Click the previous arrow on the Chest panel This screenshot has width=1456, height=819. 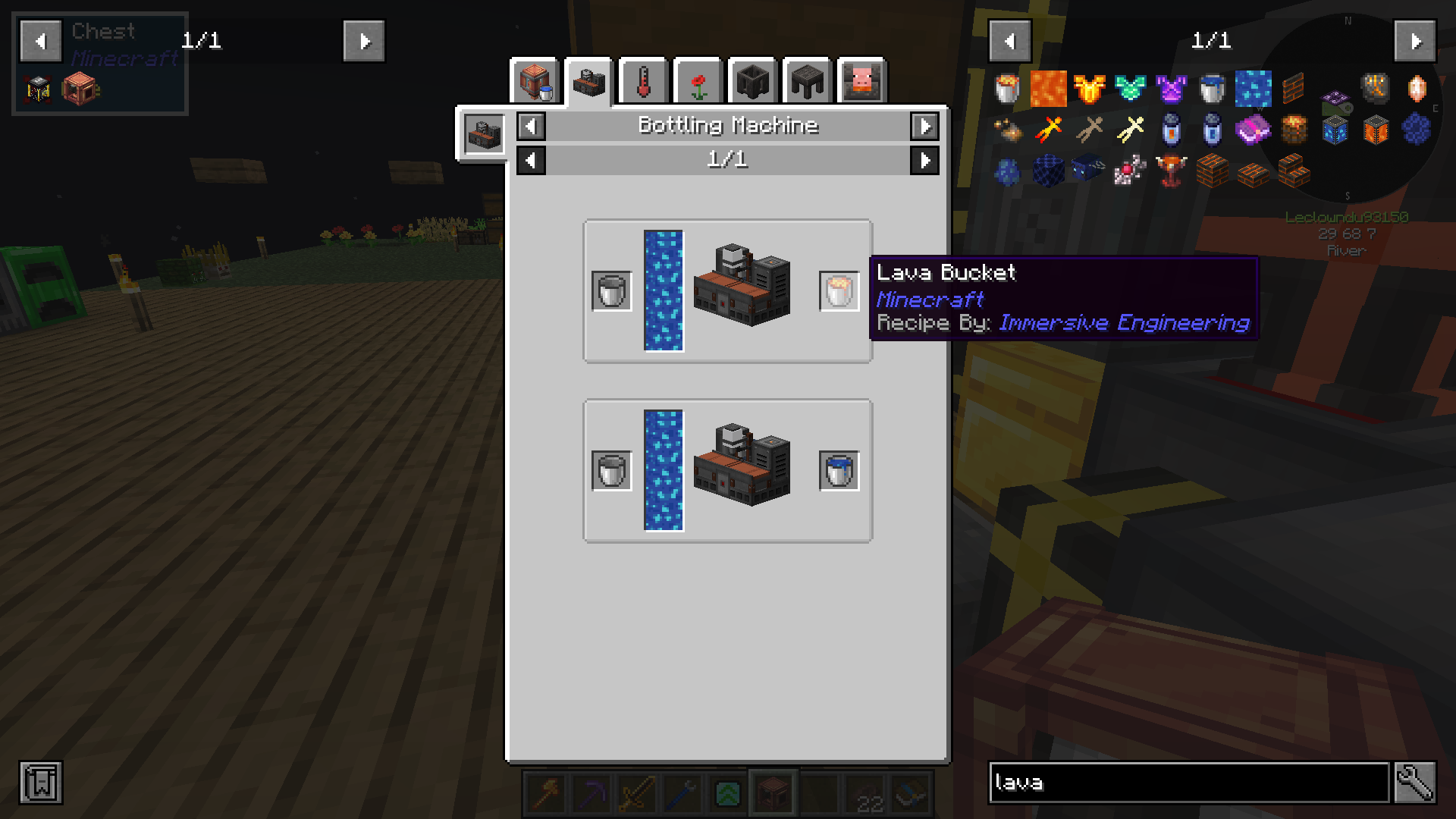[40, 41]
